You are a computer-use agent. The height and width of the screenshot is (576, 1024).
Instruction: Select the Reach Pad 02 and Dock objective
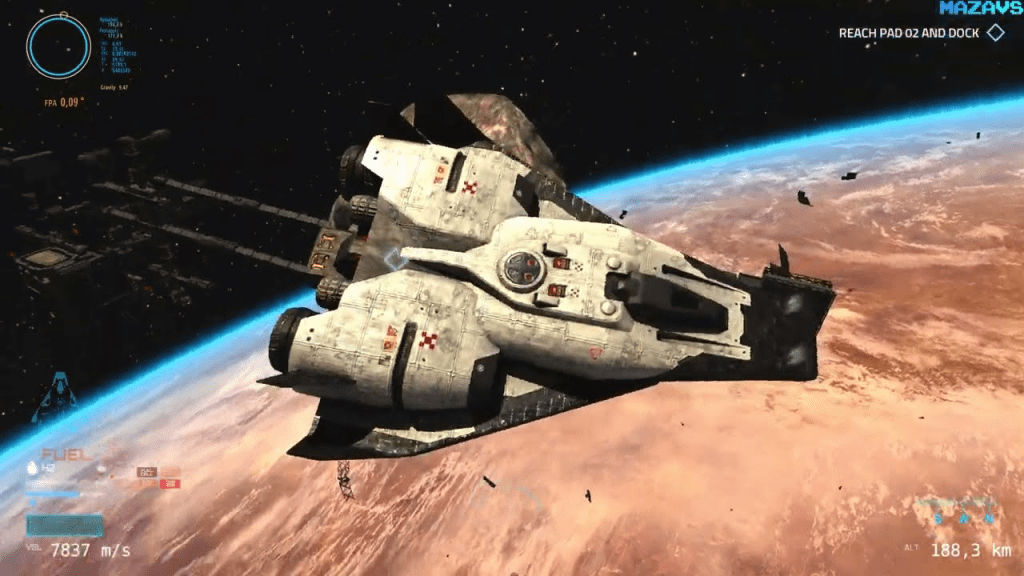[908, 33]
